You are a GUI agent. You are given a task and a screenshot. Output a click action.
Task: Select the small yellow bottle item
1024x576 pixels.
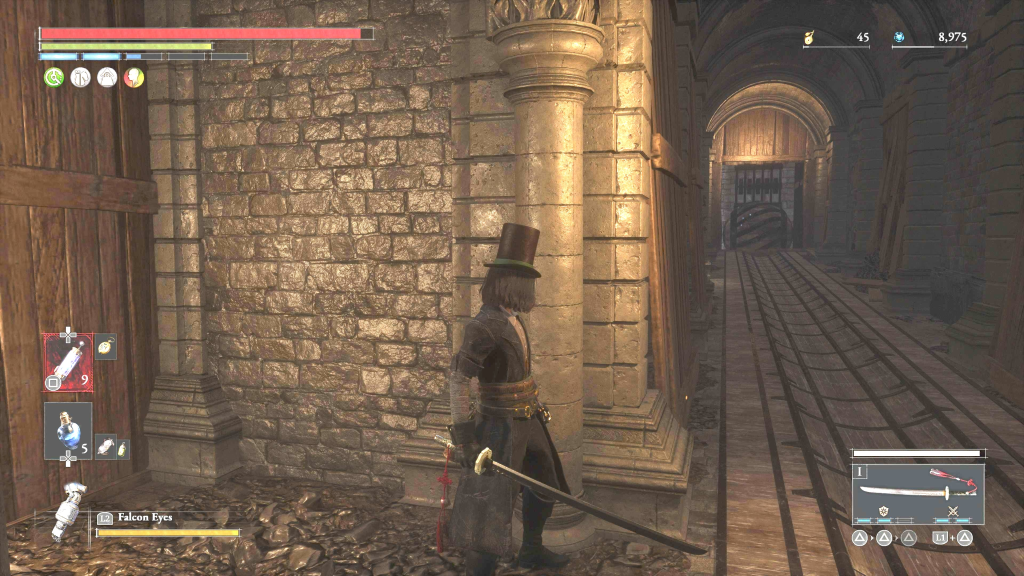point(123,449)
